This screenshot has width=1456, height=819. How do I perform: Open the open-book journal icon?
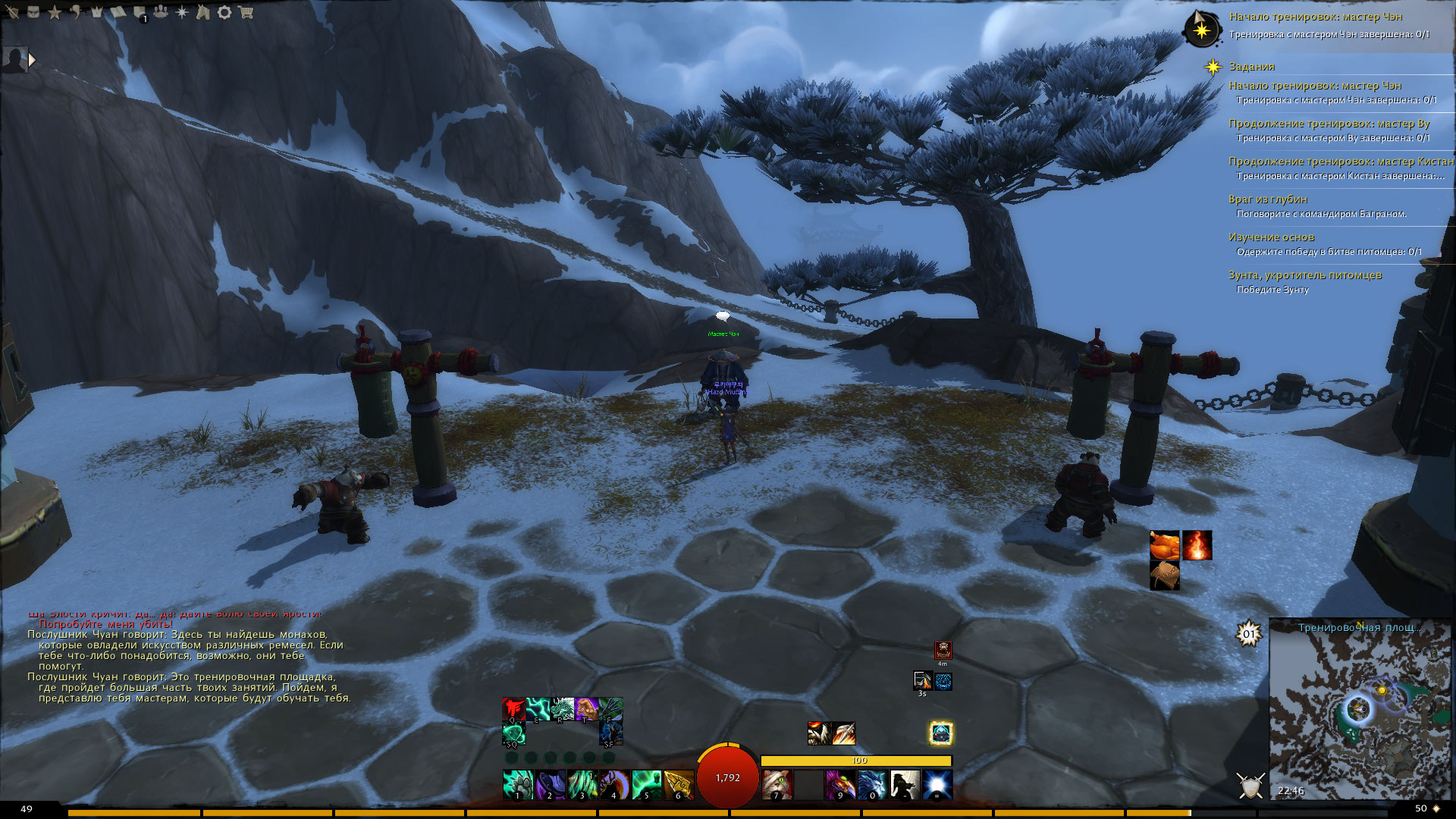click(118, 12)
